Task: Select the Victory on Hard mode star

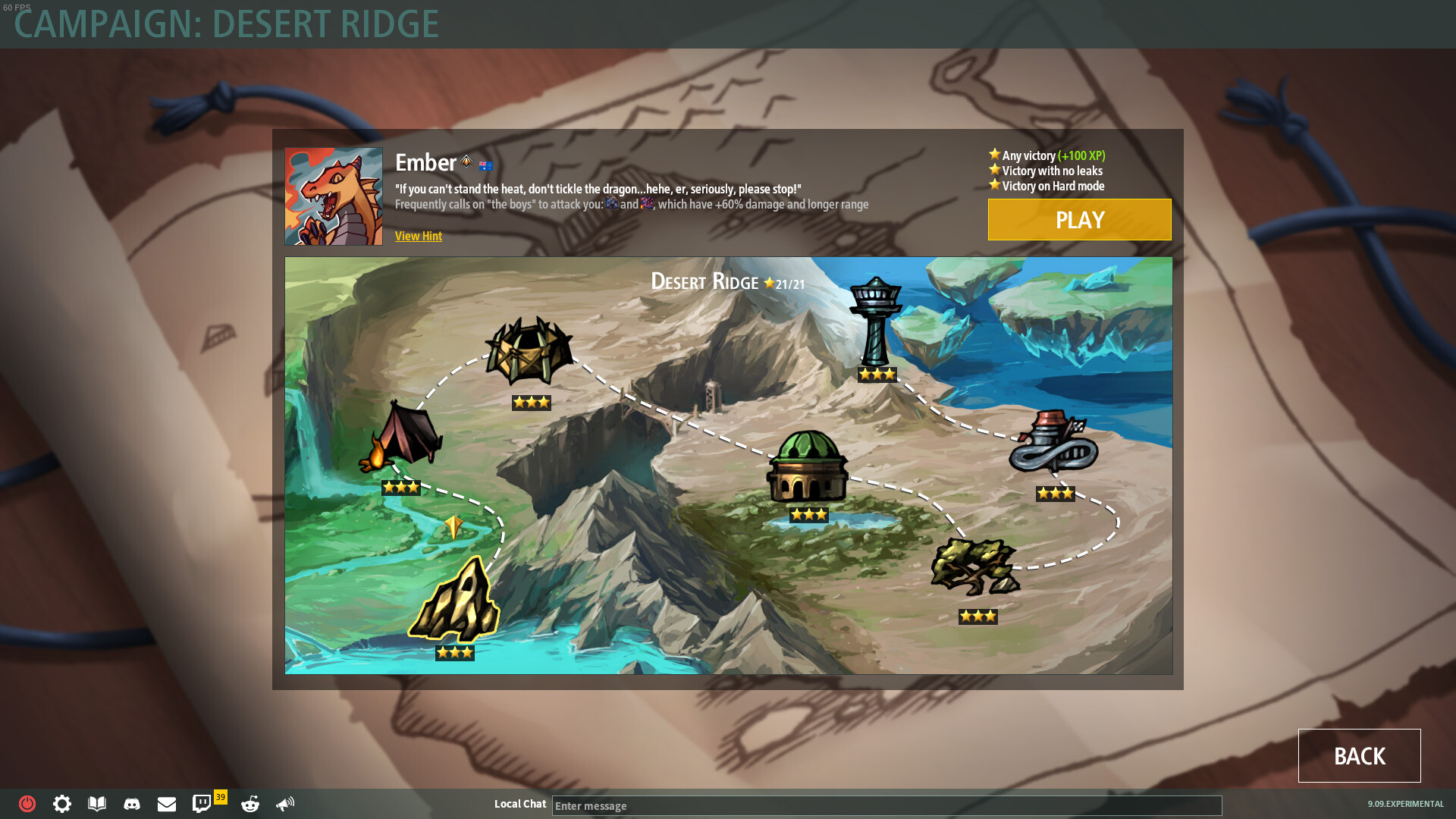Action: pos(993,185)
